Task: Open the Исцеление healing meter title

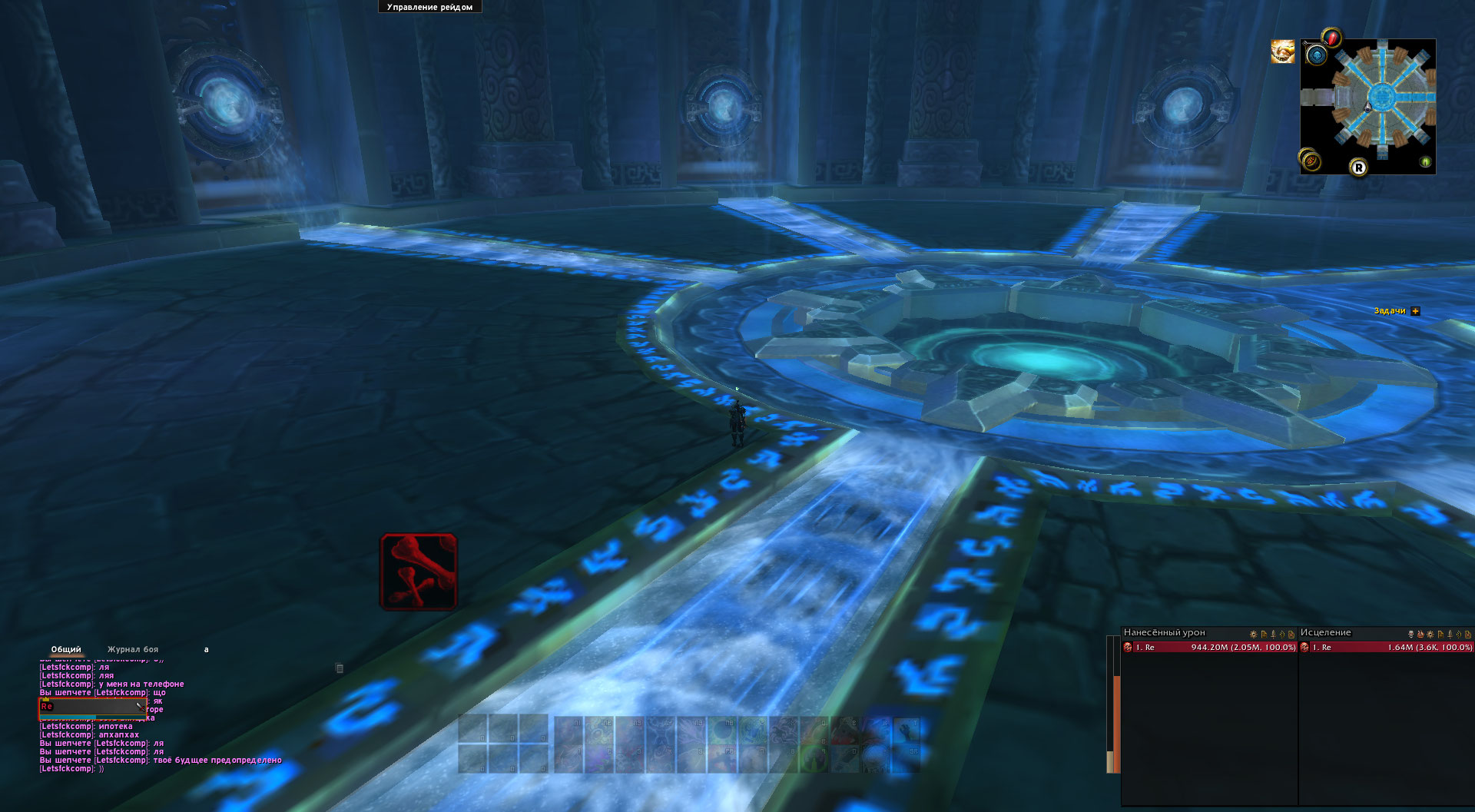Action: click(1325, 633)
